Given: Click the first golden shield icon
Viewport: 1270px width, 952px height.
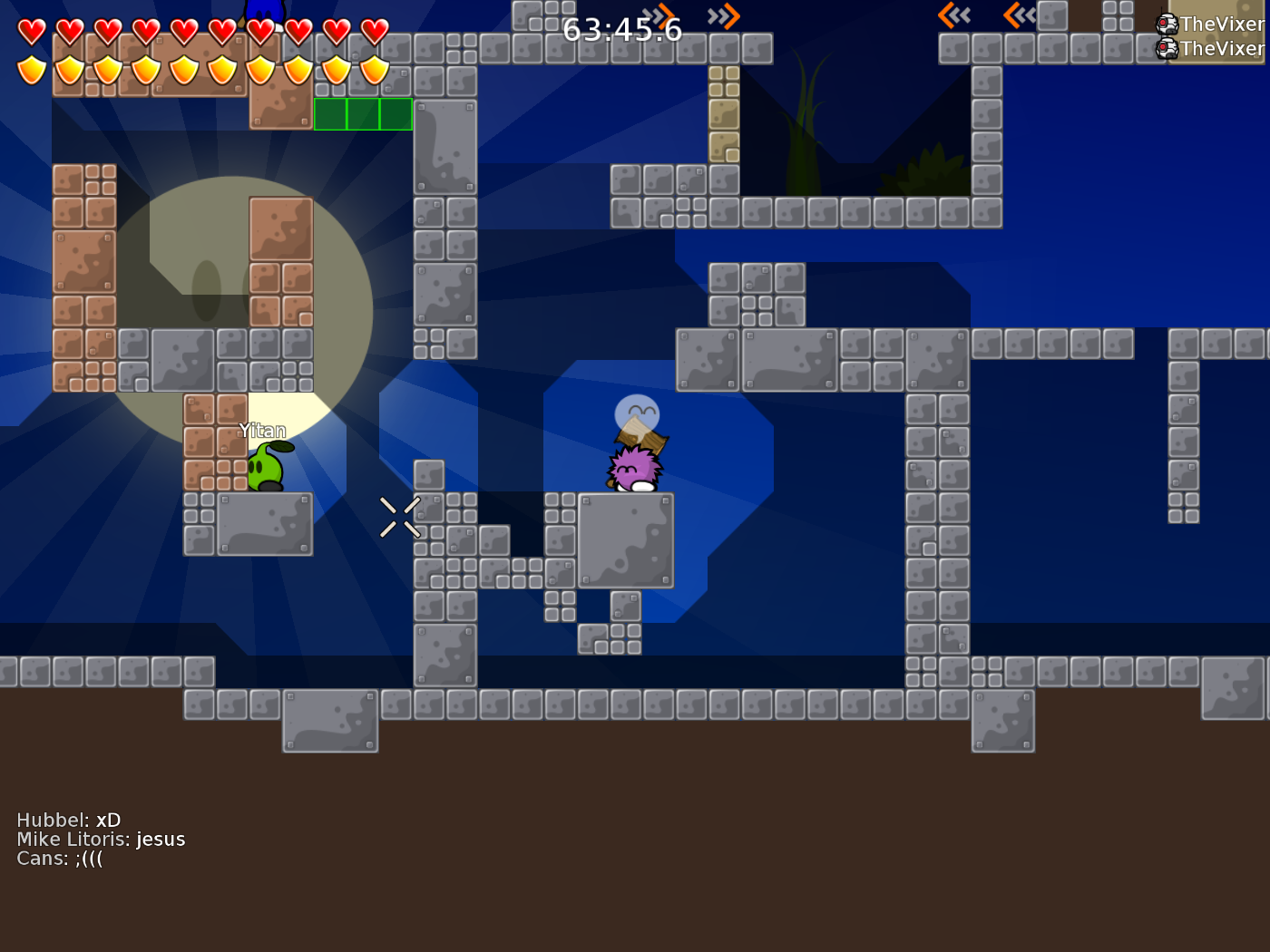Looking at the screenshot, I should 30,68.
